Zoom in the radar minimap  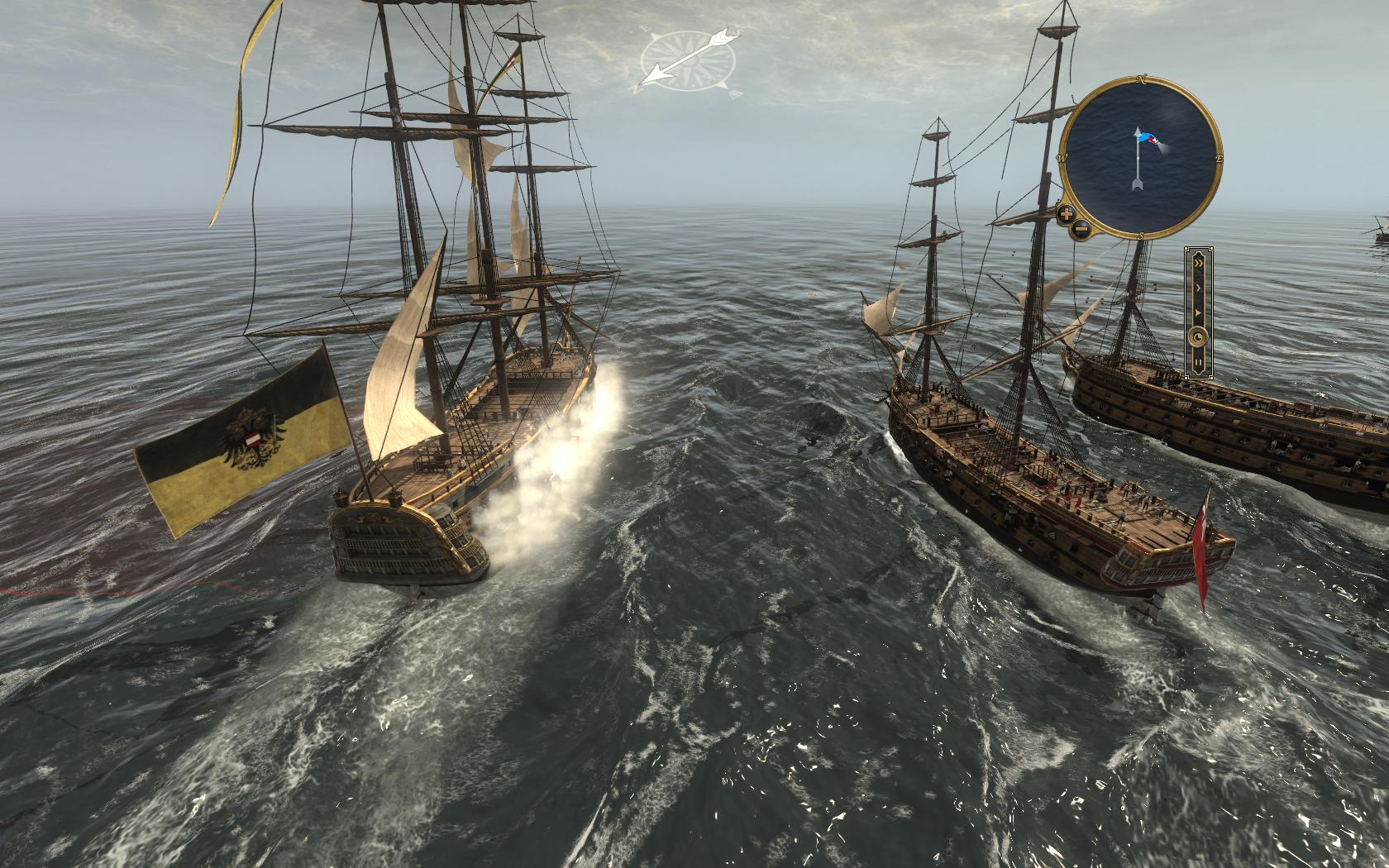pos(1067,215)
